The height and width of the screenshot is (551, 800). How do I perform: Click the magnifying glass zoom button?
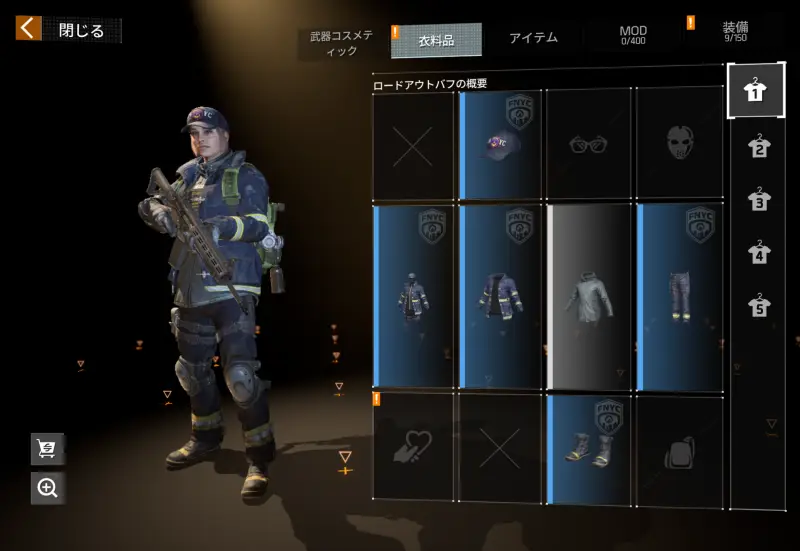coord(47,487)
